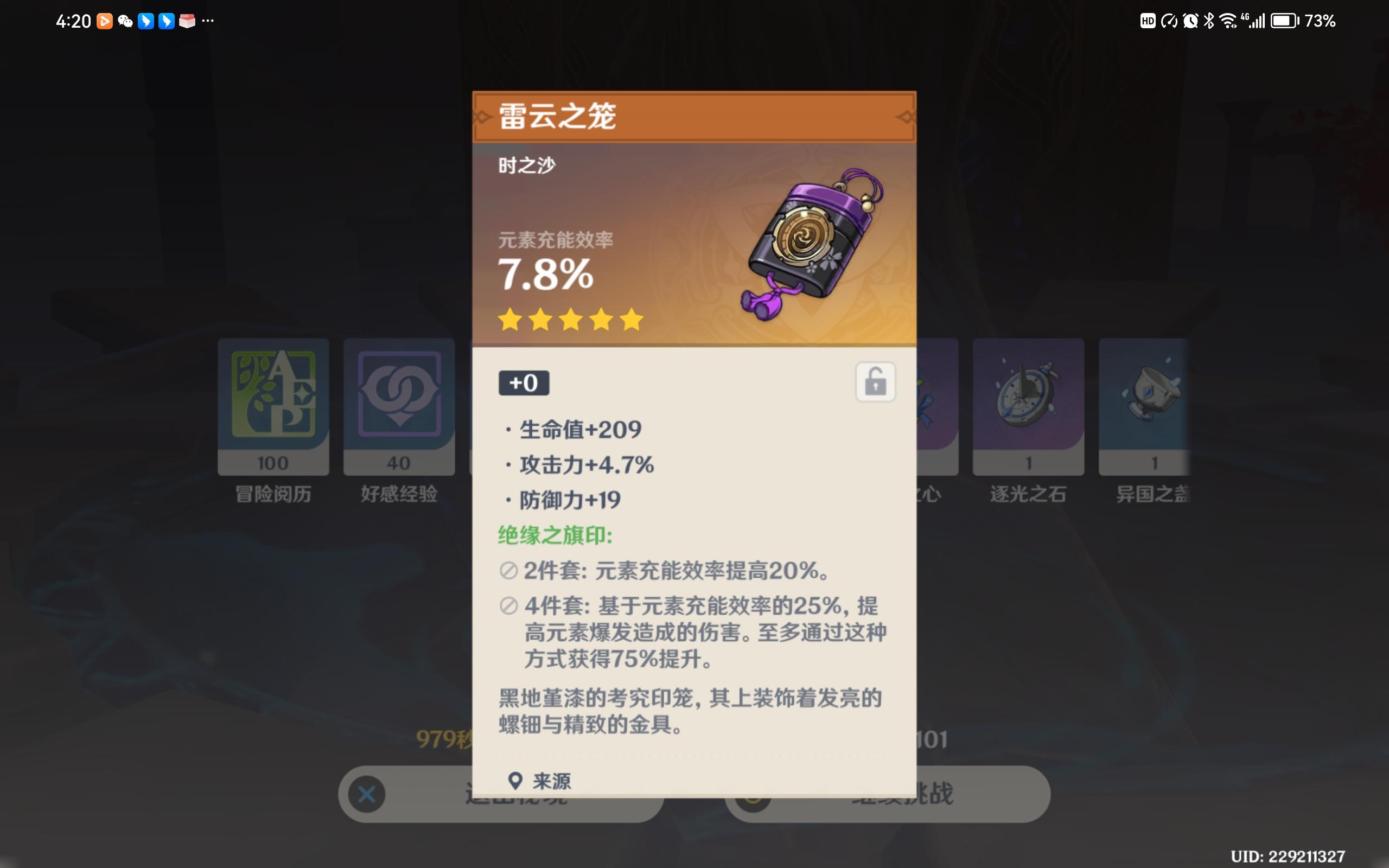
Task: Select the +0 enhancement level badge
Action: click(x=524, y=383)
